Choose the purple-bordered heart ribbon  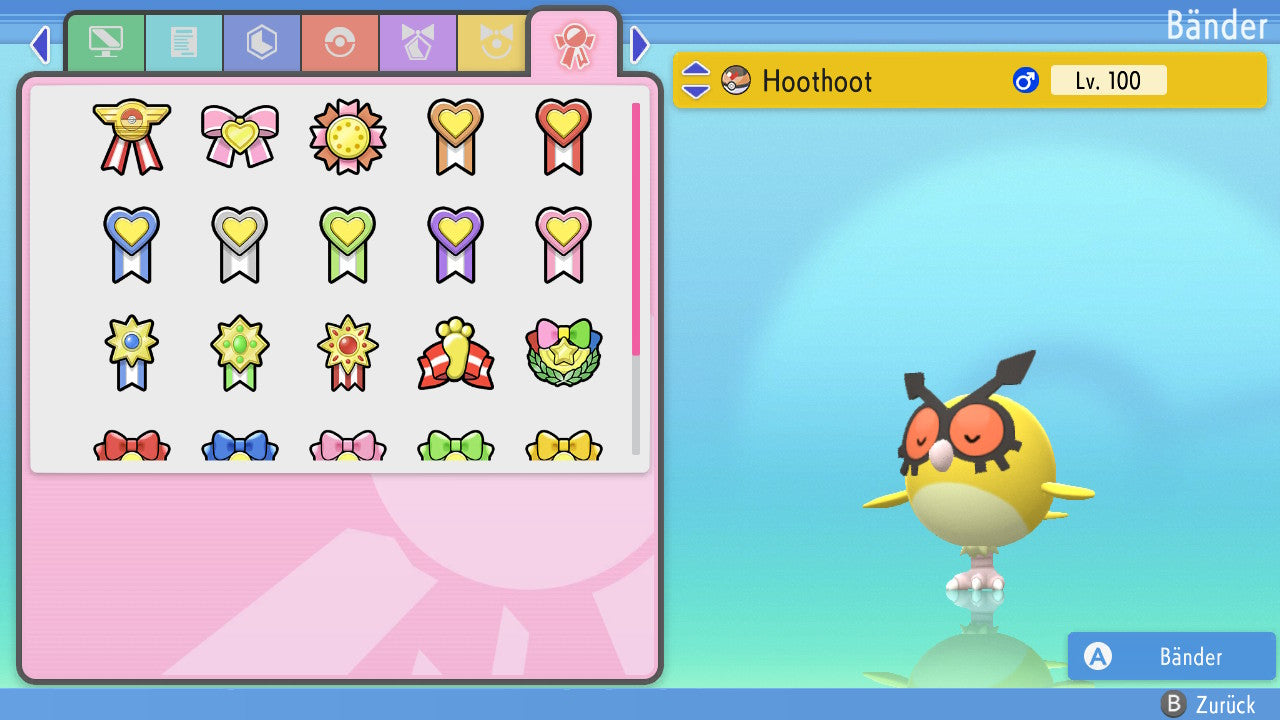[x=455, y=244]
